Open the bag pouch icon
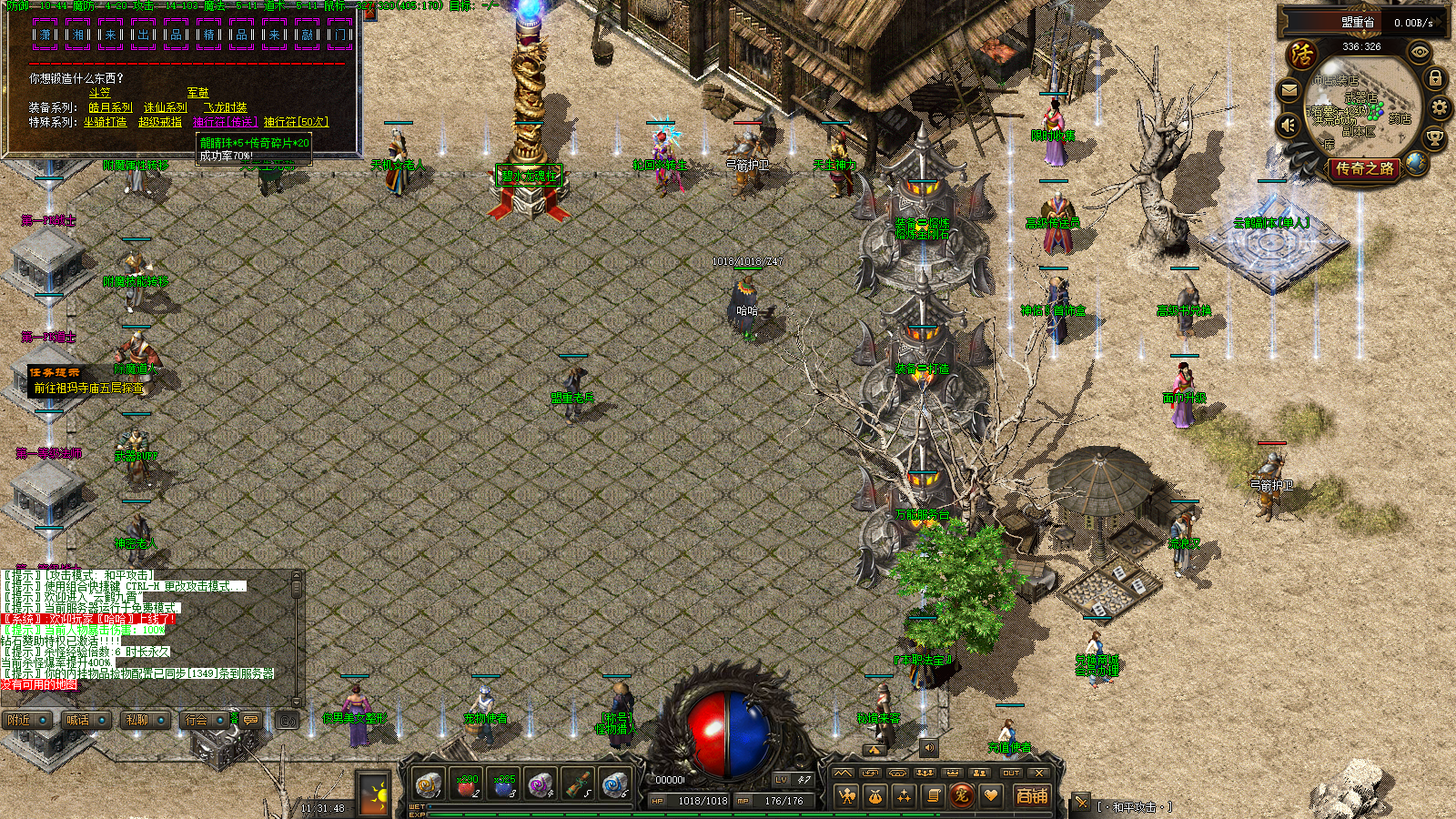This screenshot has height=819, width=1456. point(875,796)
